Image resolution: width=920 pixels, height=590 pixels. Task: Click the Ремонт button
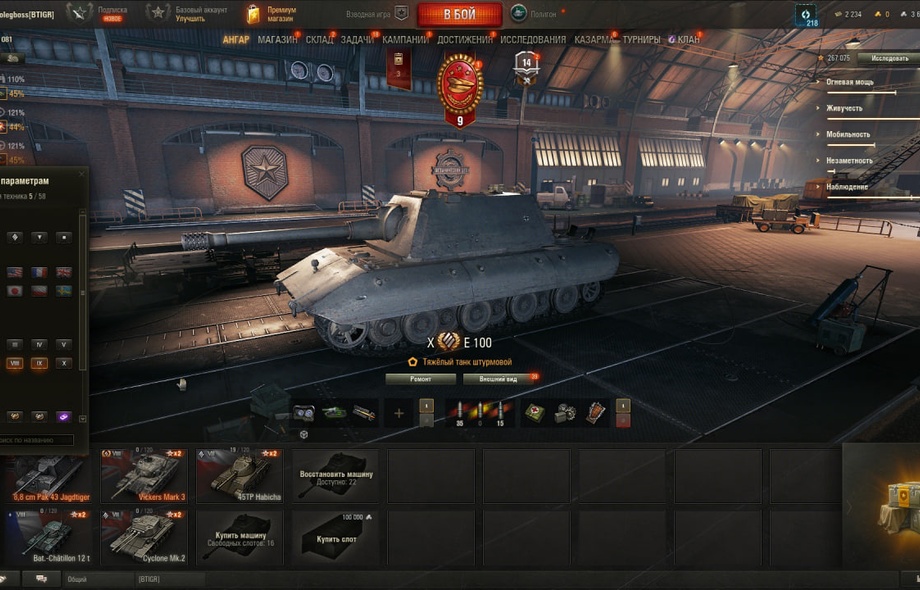click(420, 379)
